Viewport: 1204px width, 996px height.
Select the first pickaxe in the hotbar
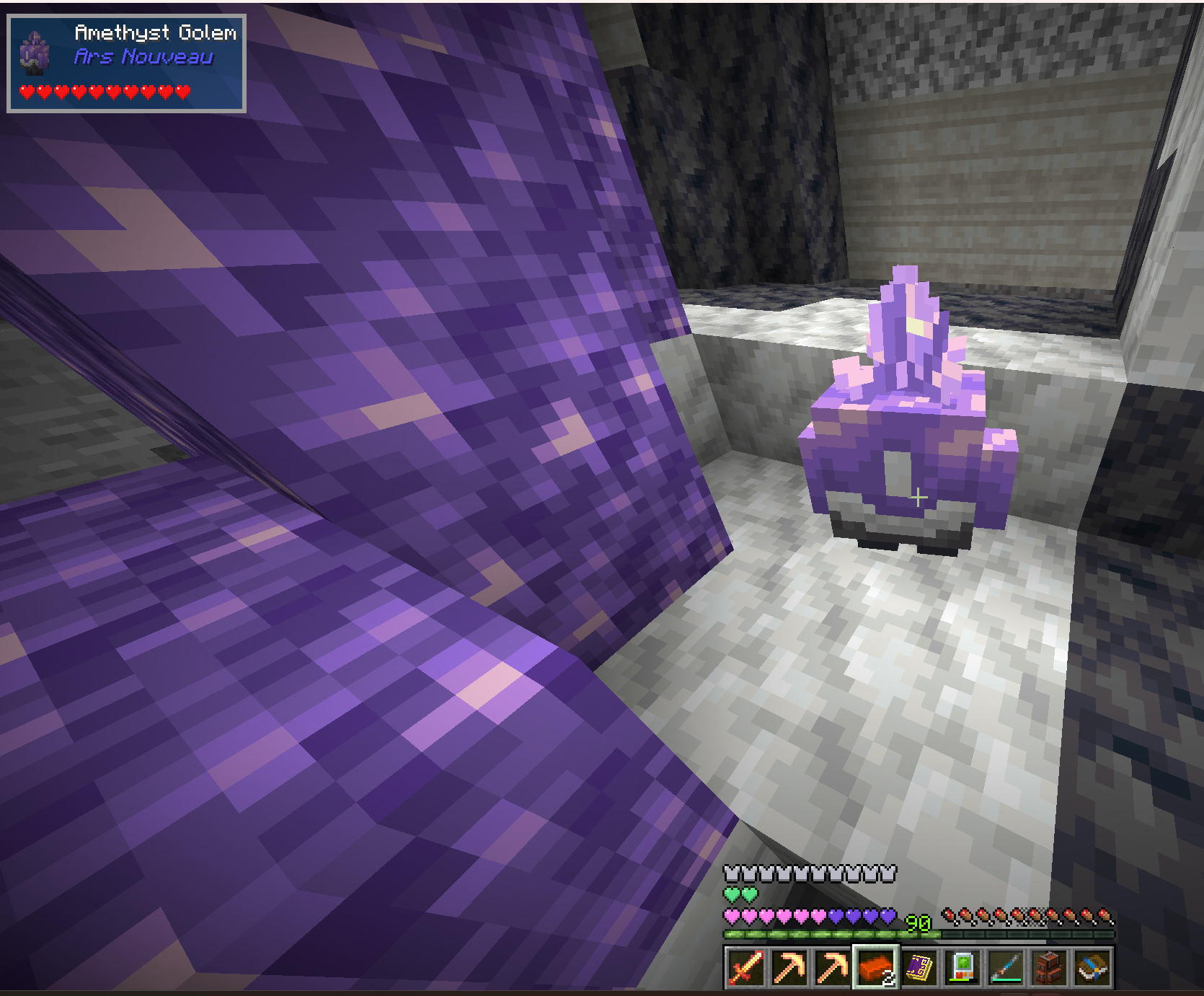click(x=791, y=966)
